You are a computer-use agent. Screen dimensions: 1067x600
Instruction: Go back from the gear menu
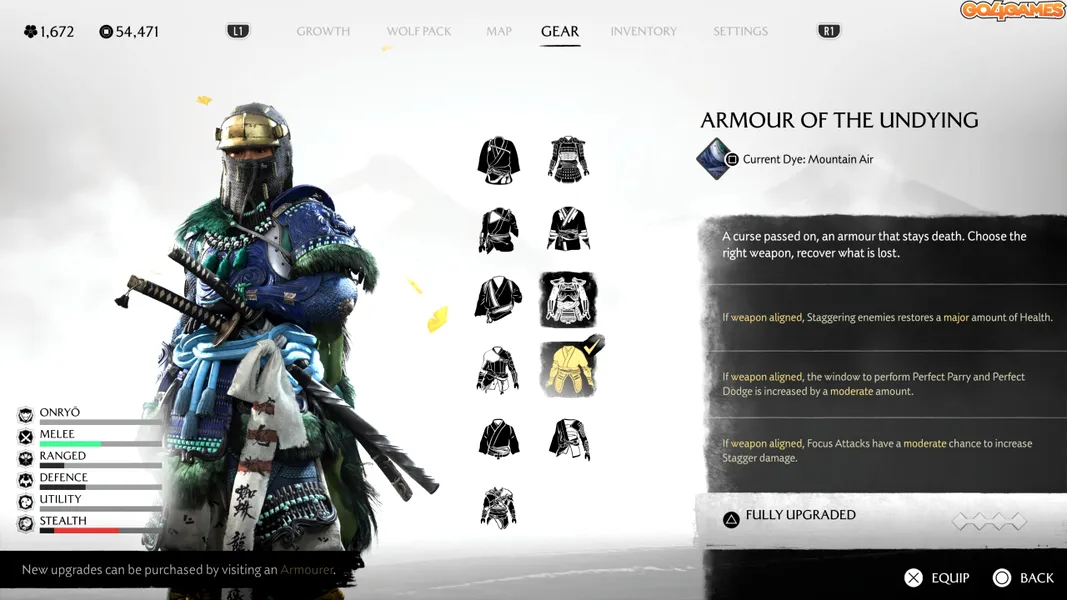coord(1024,578)
